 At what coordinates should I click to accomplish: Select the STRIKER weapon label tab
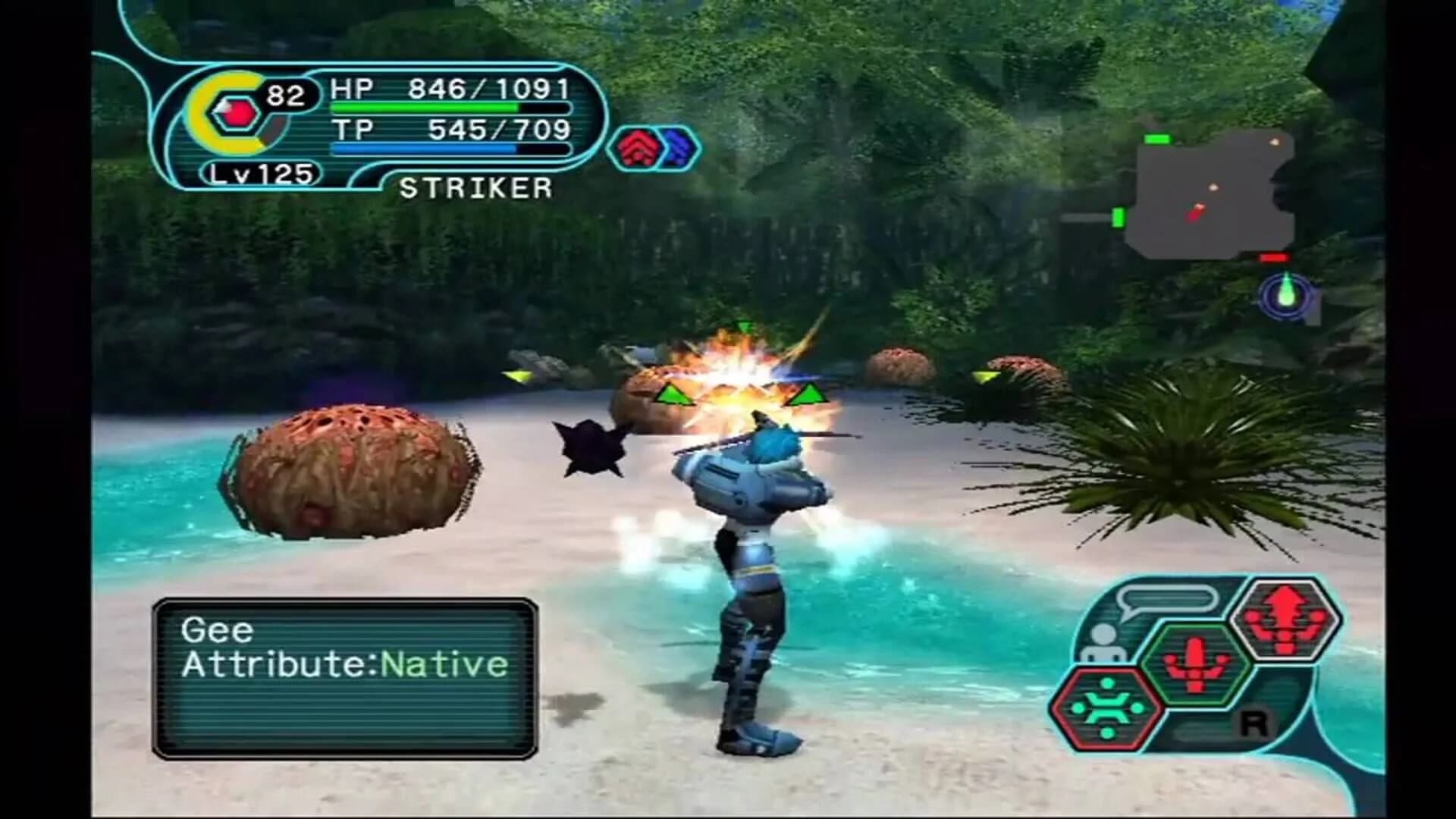478,186
